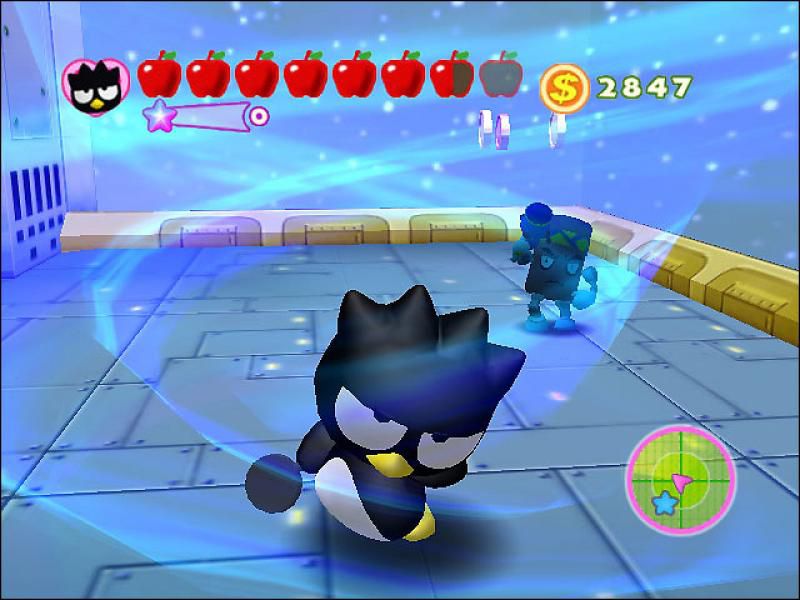Click the purple star power icon
800x600 pixels.
[x=158, y=117]
